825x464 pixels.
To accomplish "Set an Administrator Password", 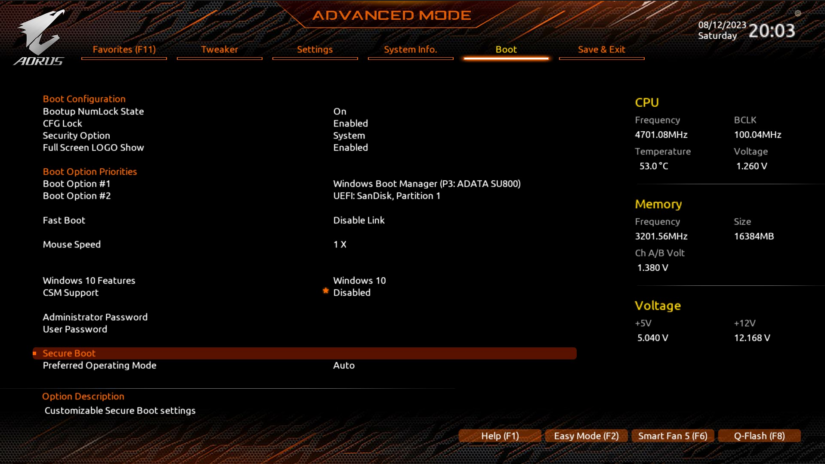I will pos(95,317).
